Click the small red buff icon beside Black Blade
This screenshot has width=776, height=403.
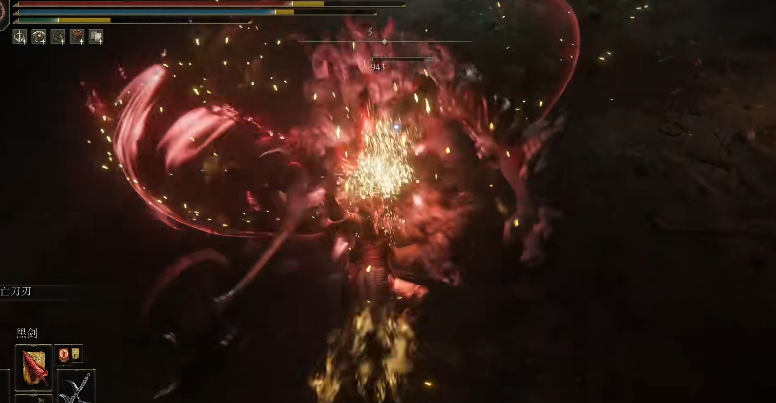tap(63, 354)
